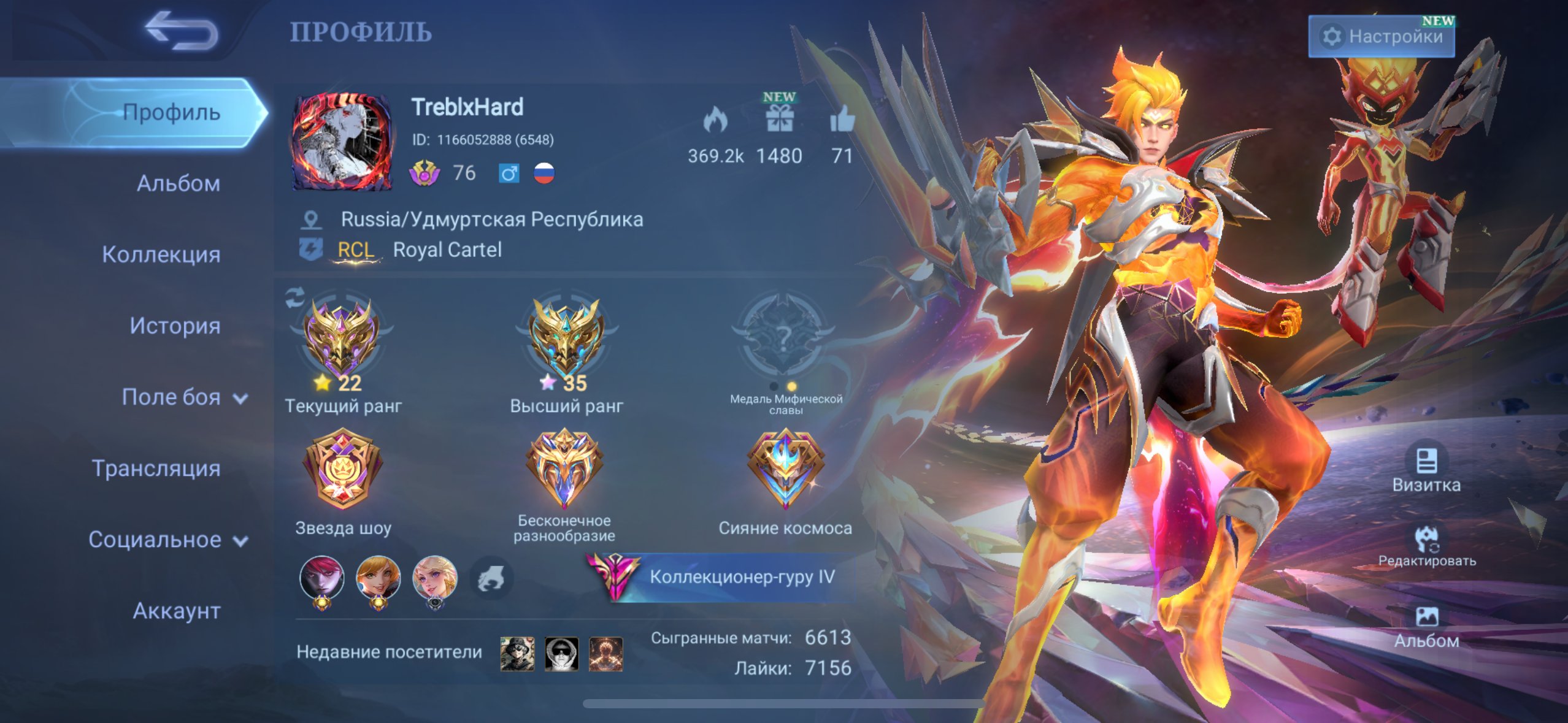Select the Коллекционер-гуру IV banner

724,577
